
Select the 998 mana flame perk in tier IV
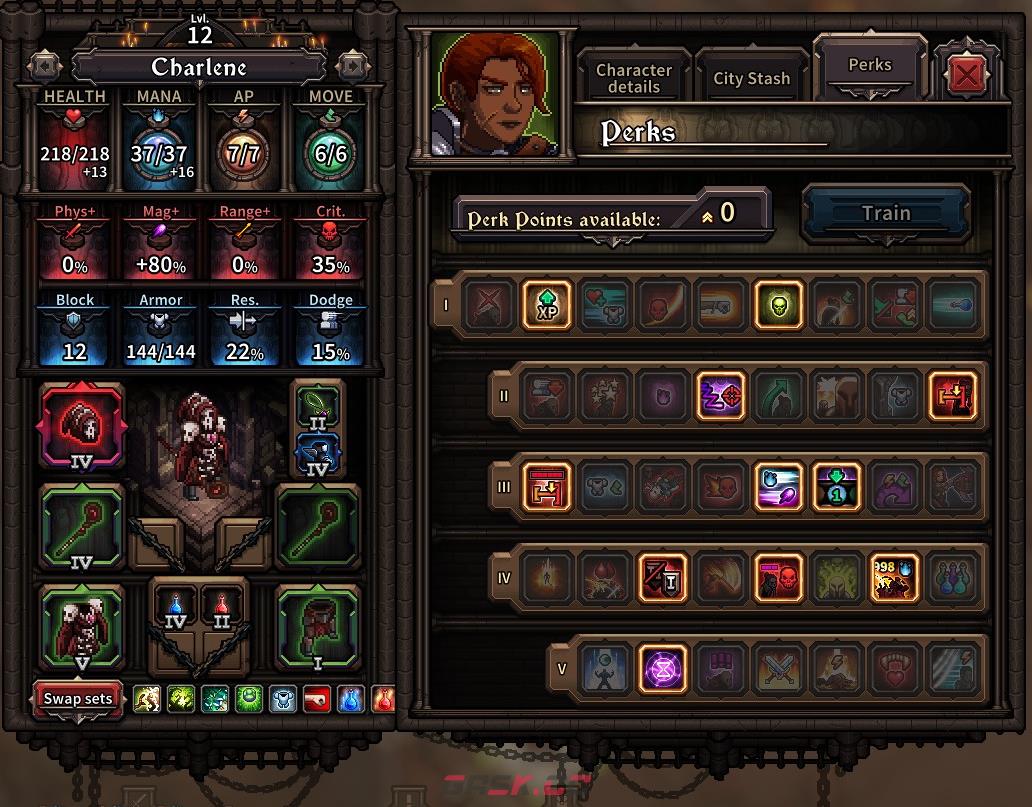894,578
